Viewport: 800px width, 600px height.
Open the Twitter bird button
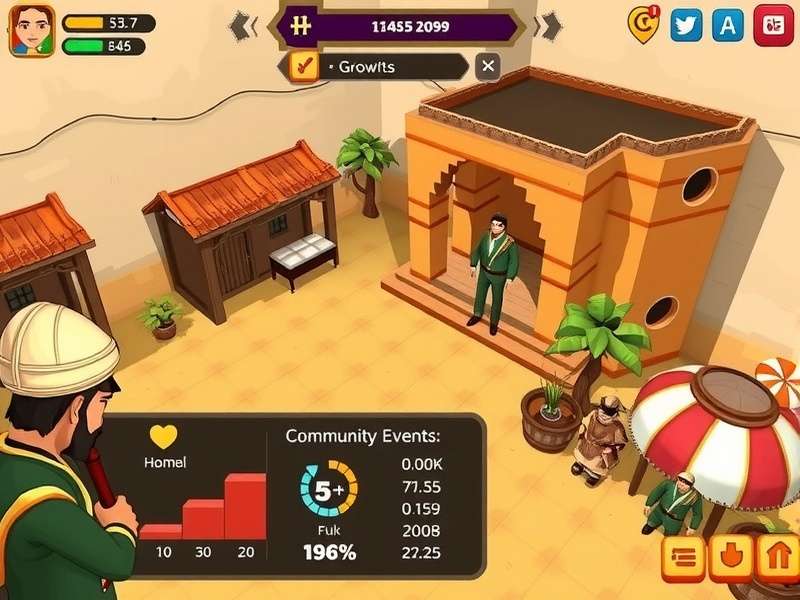pos(686,24)
